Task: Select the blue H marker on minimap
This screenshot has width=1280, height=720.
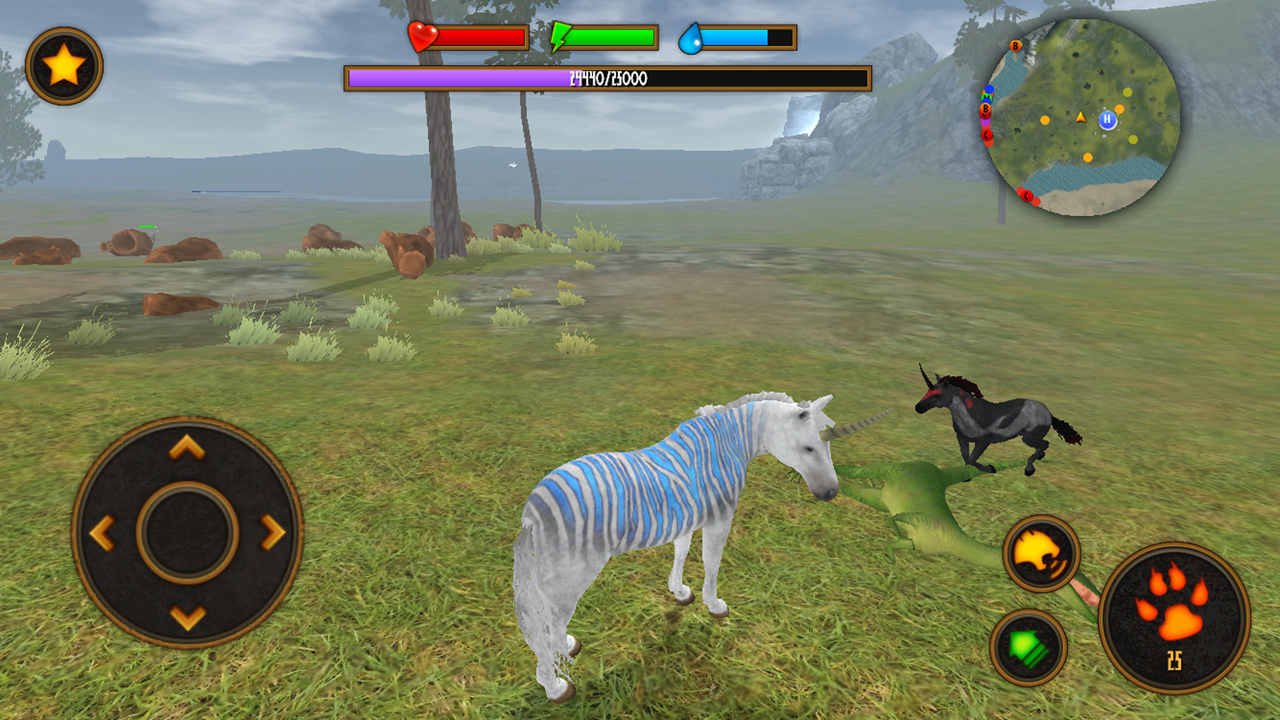Action: [x=1107, y=120]
